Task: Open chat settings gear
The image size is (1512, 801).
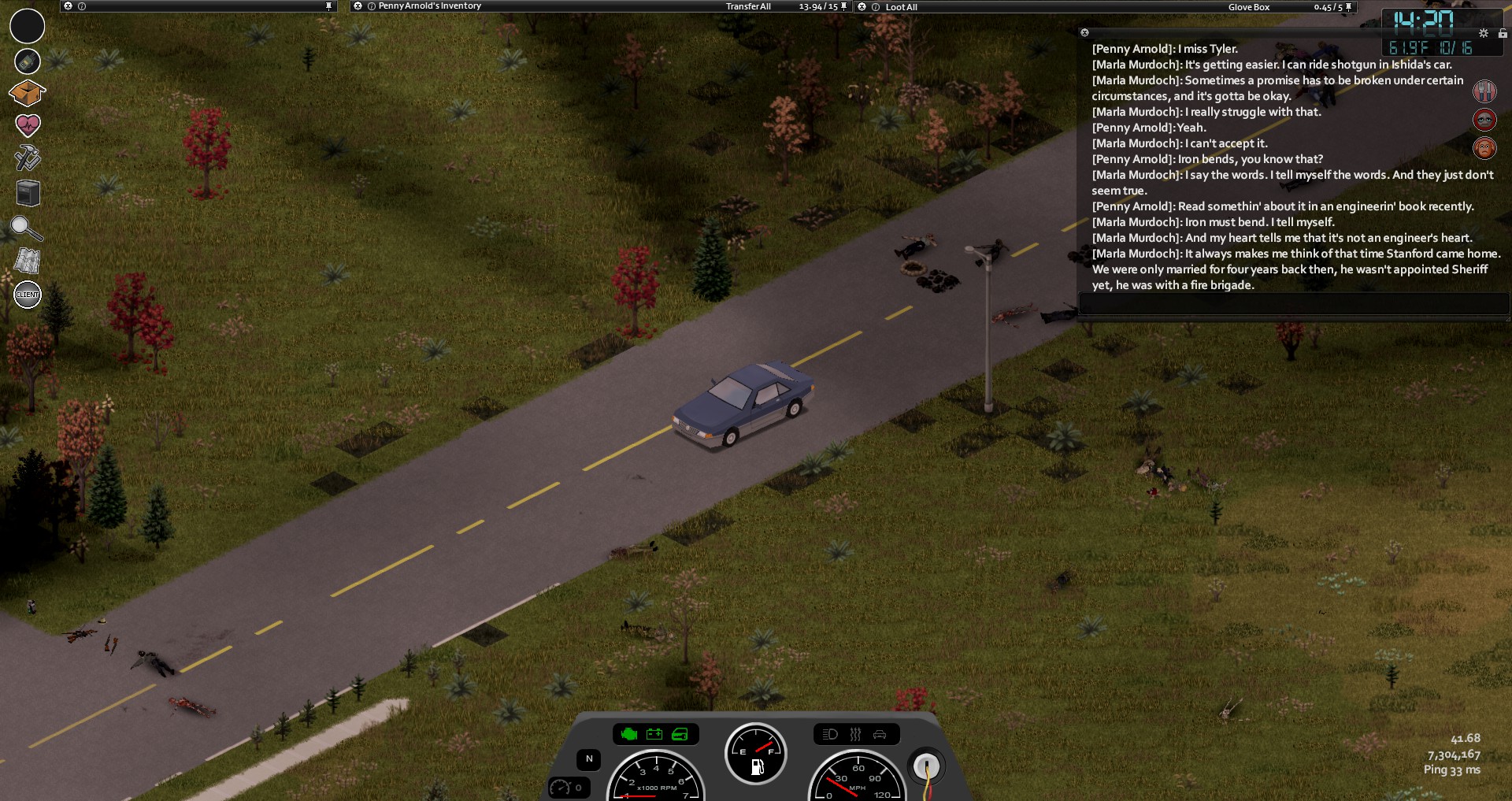Action: tap(1484, 33)
